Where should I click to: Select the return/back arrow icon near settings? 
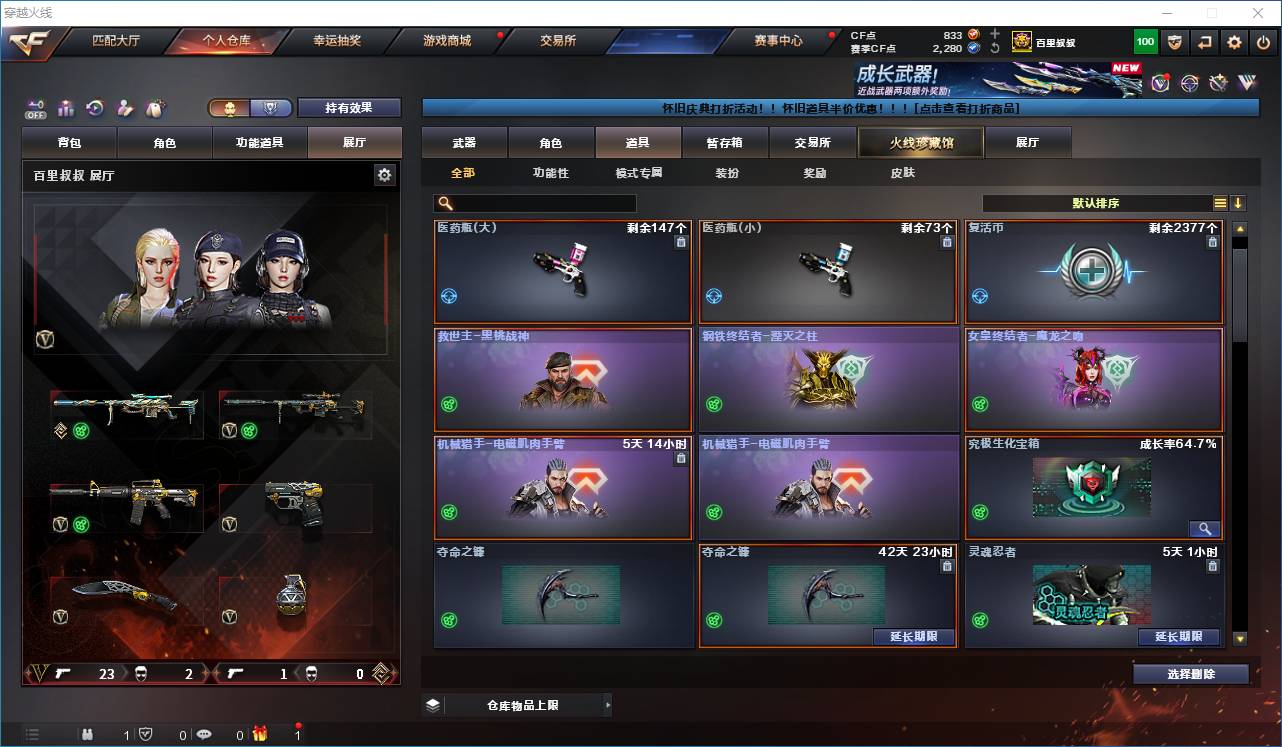[x=1204, y=42]
